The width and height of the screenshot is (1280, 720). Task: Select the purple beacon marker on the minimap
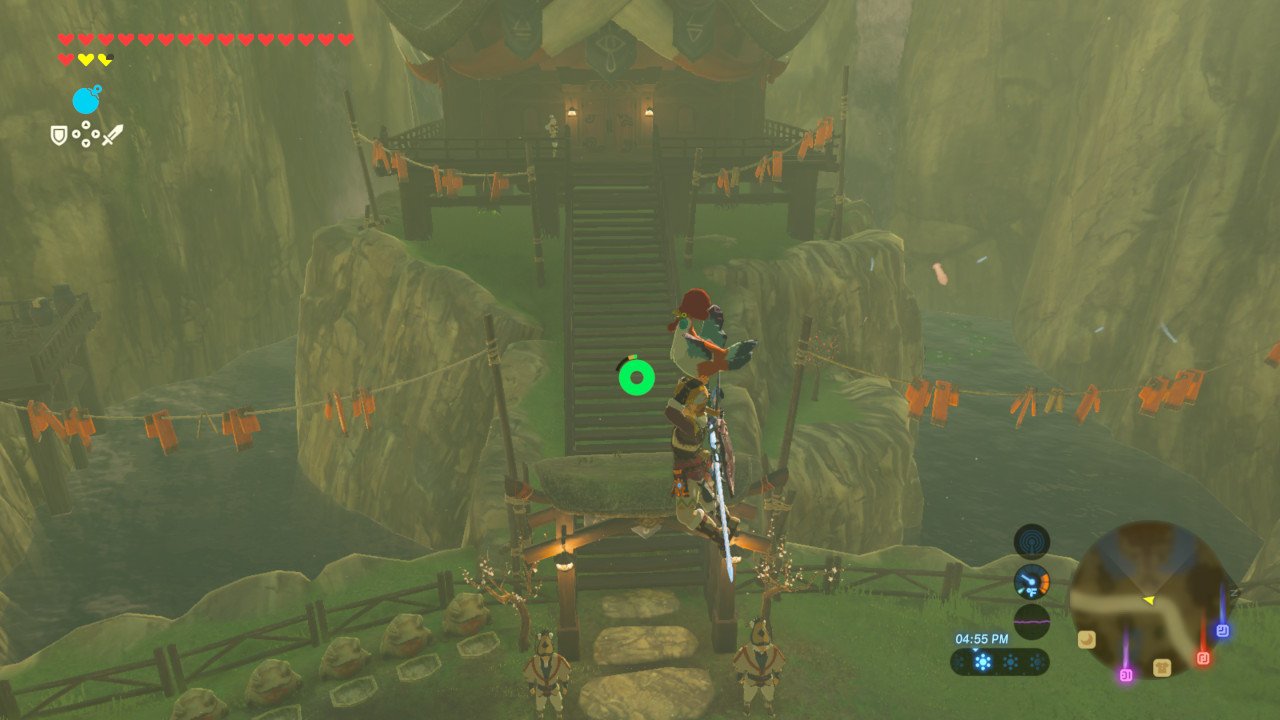tap(1126, 675)
